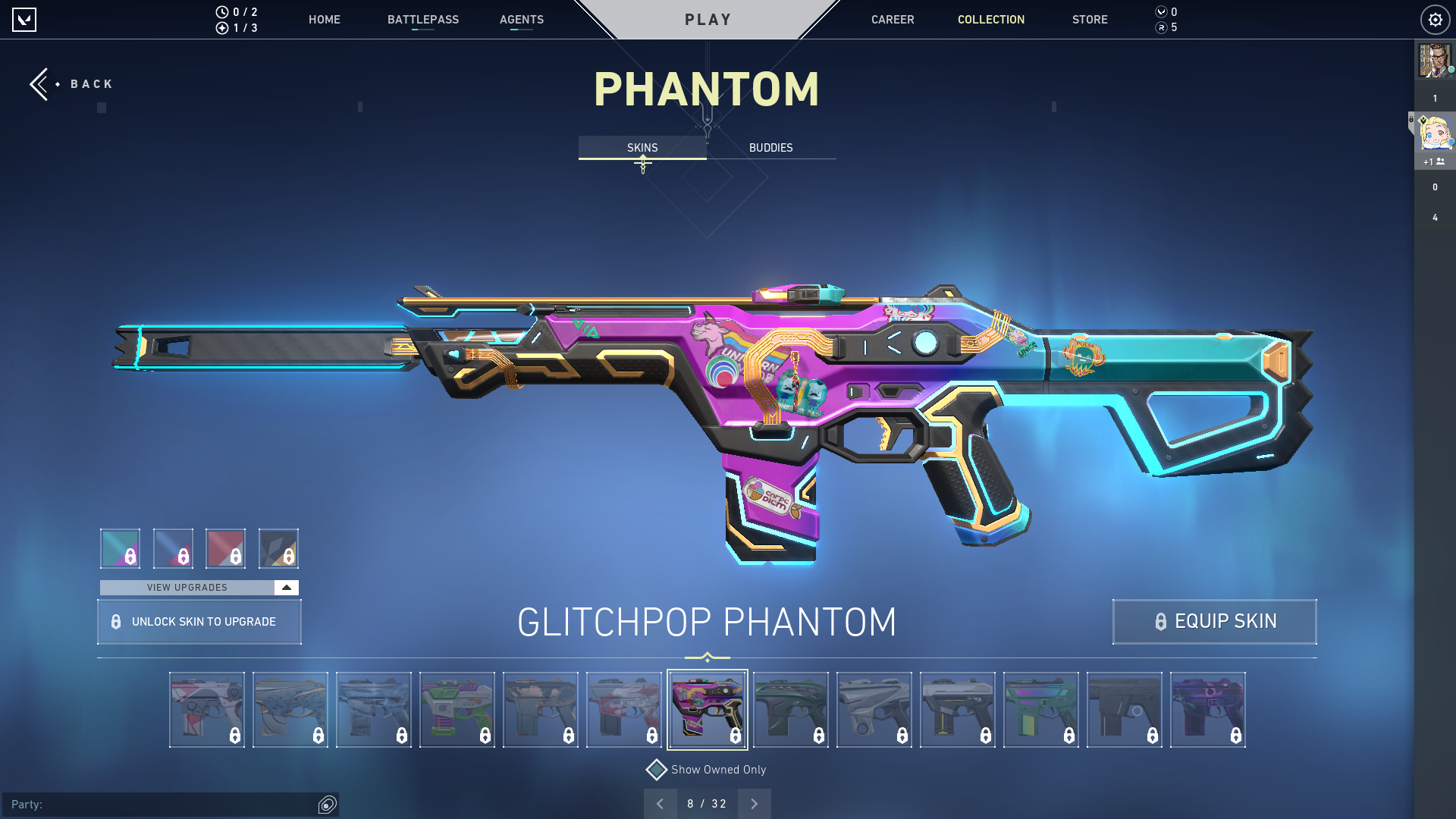Go to the next skins page

pos(754,803)
